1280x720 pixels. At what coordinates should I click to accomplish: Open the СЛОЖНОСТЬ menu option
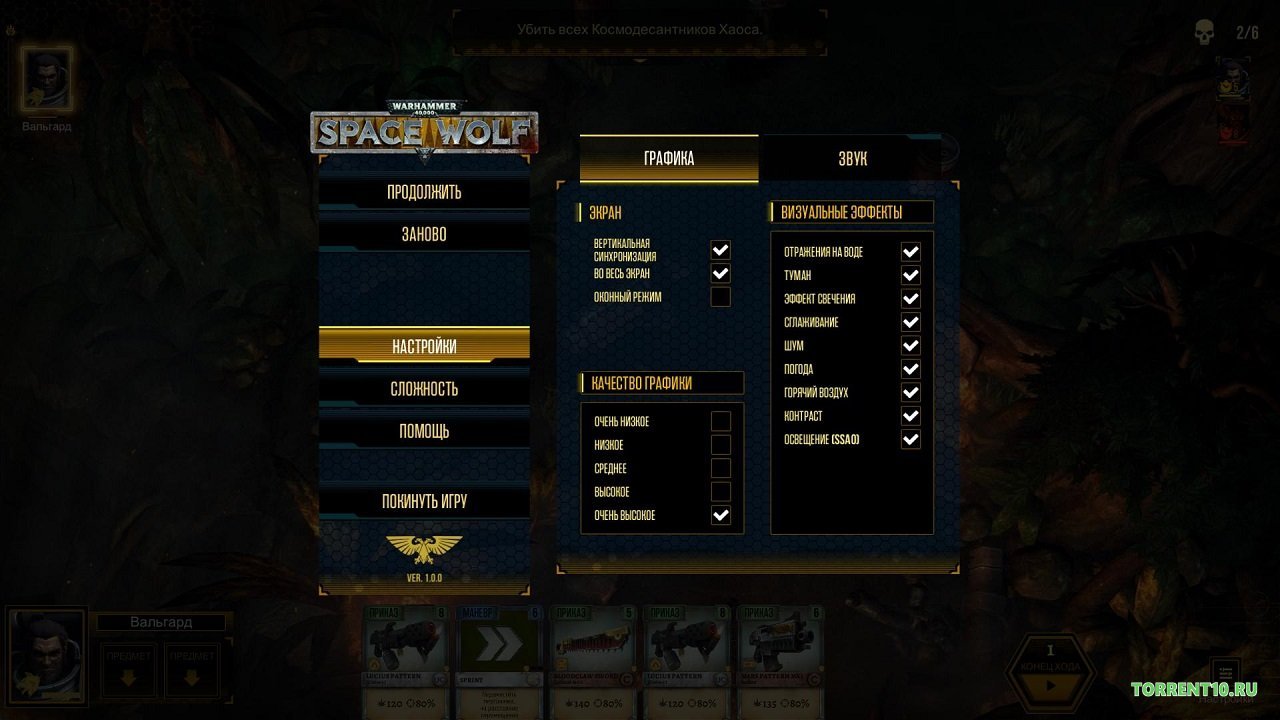tap(424, 388)
